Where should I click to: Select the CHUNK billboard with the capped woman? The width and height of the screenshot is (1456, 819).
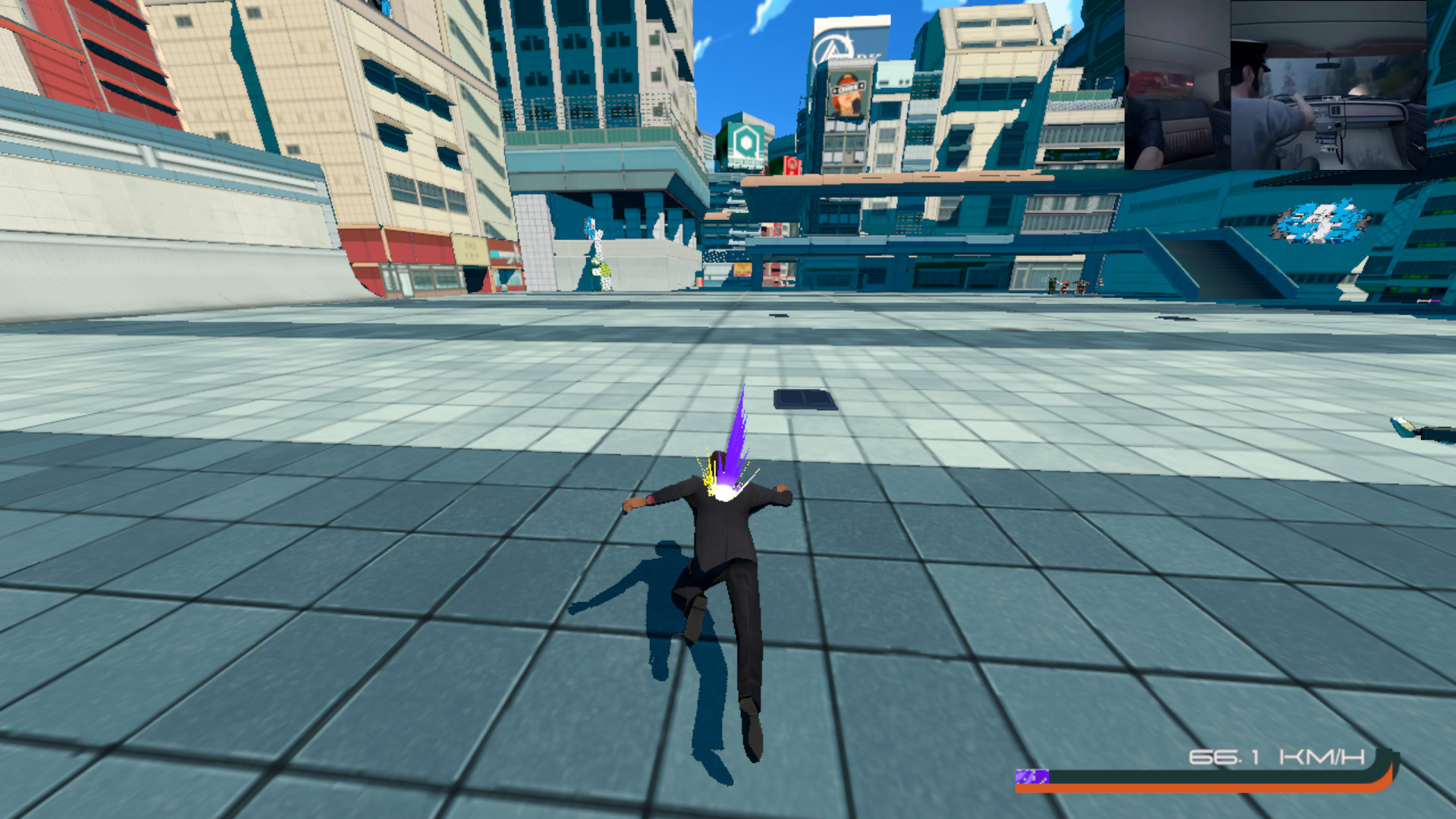tap(848, 91)
